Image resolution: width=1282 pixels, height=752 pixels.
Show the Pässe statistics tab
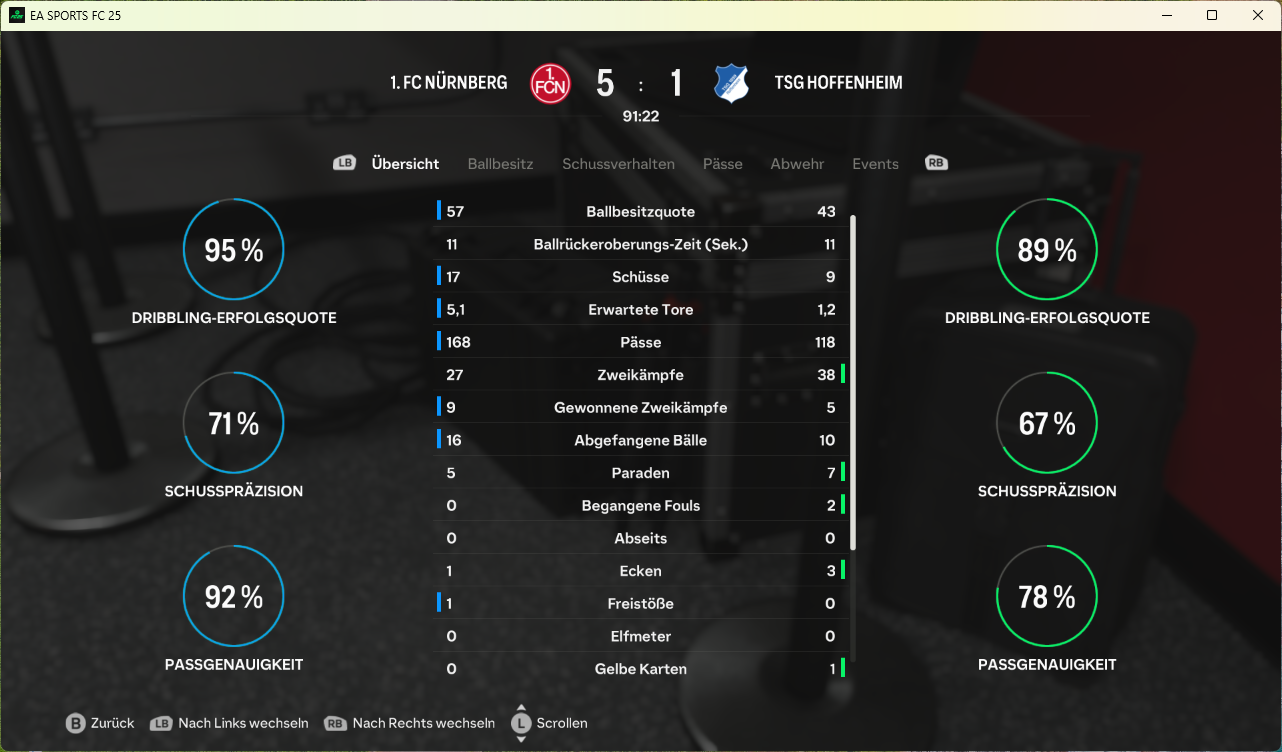[x=722, y=164]
